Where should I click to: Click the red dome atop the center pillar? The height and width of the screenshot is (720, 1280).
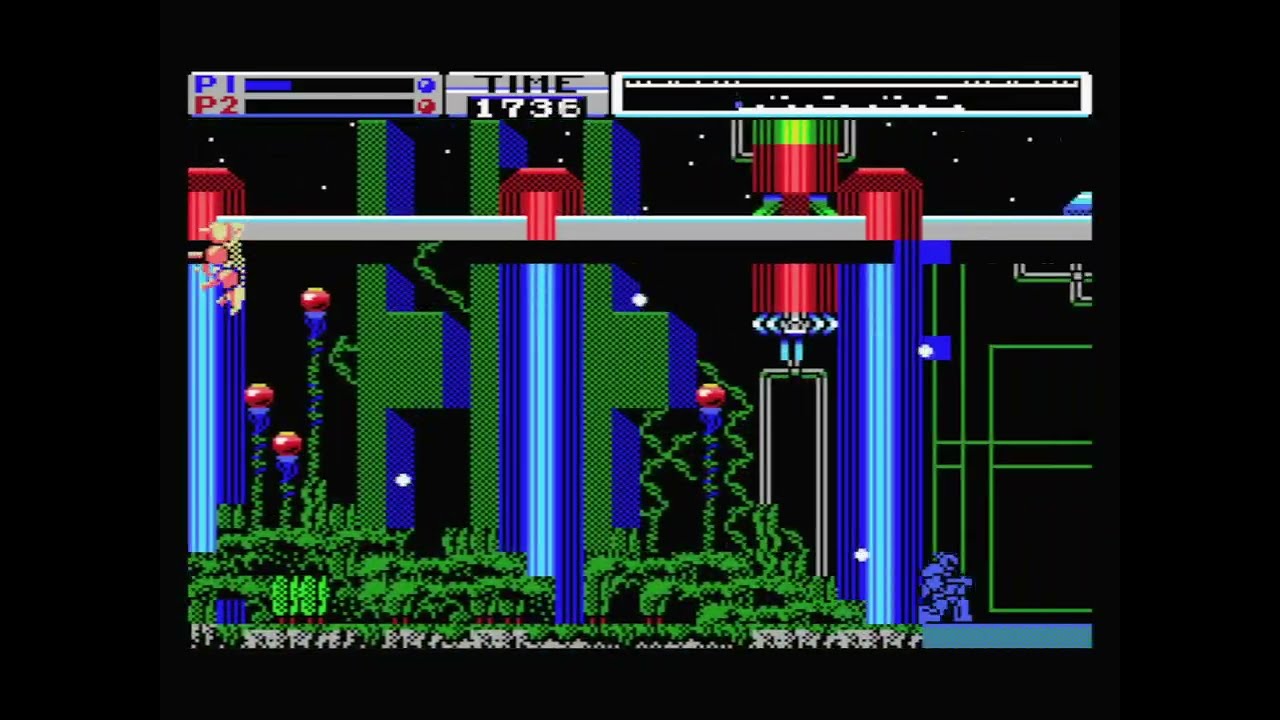click(x=540, y=190)
